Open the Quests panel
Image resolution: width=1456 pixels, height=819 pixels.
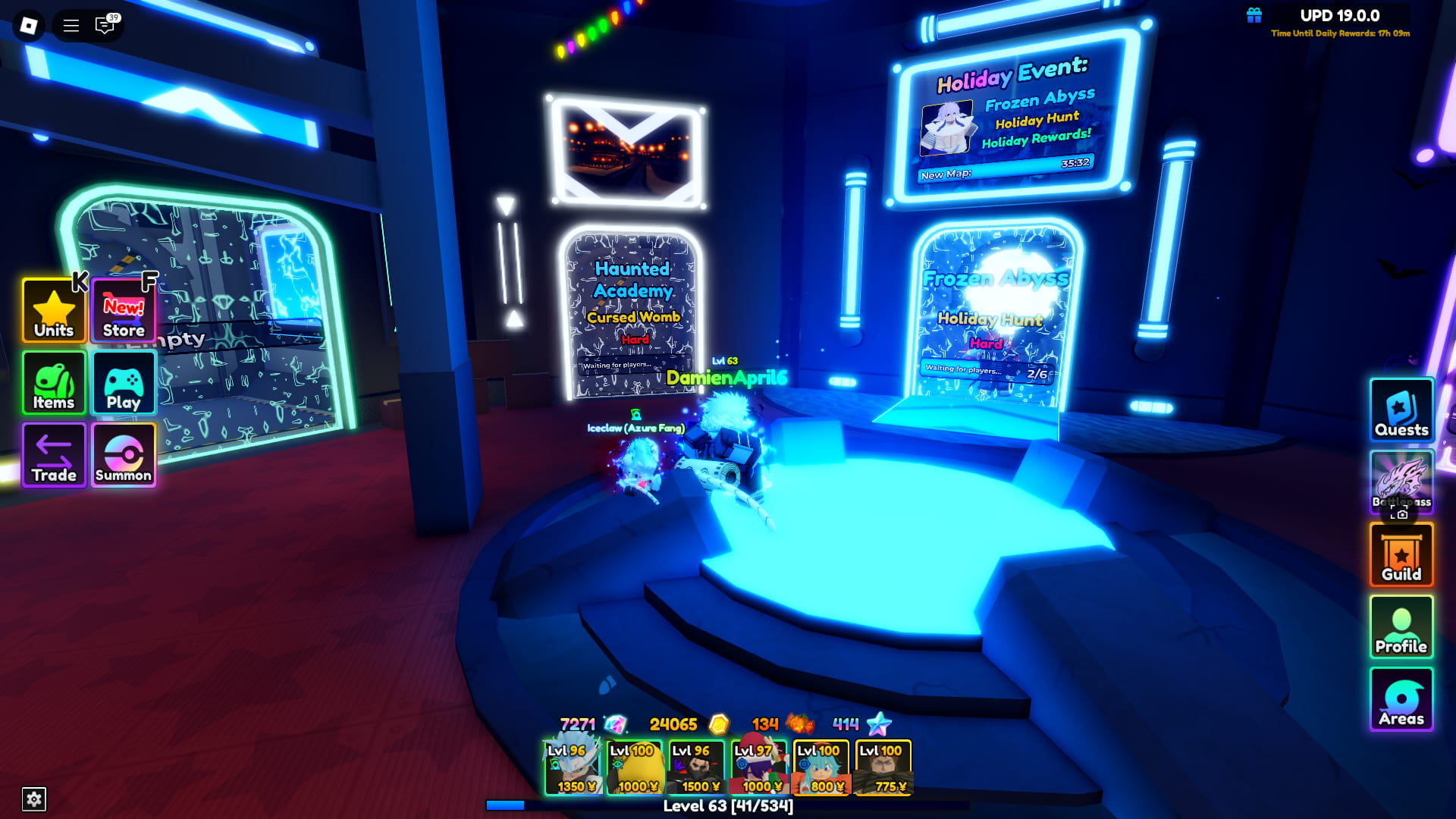coord(1401,411)
